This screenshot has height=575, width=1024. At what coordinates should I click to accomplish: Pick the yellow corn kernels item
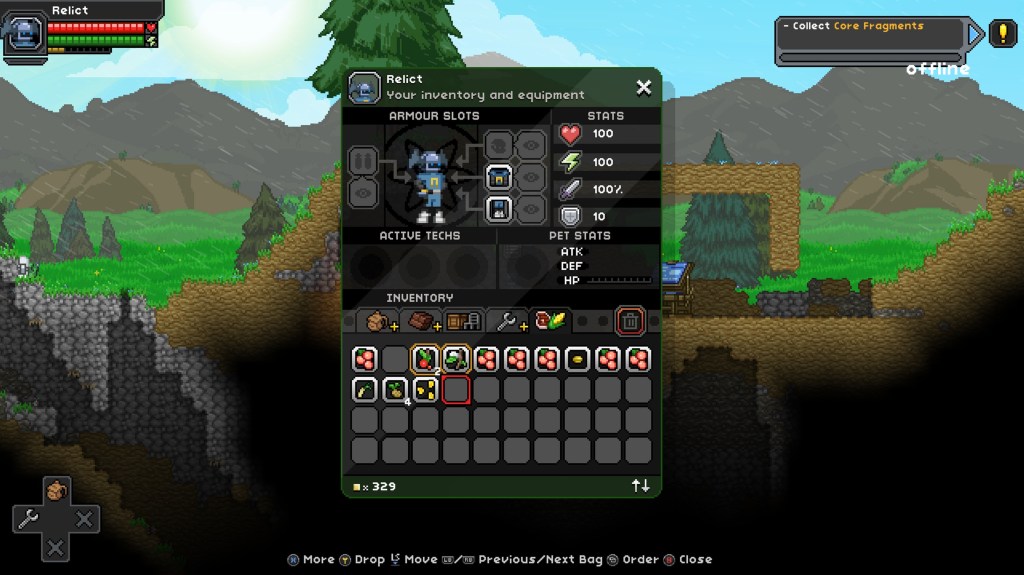click(426, 390)
